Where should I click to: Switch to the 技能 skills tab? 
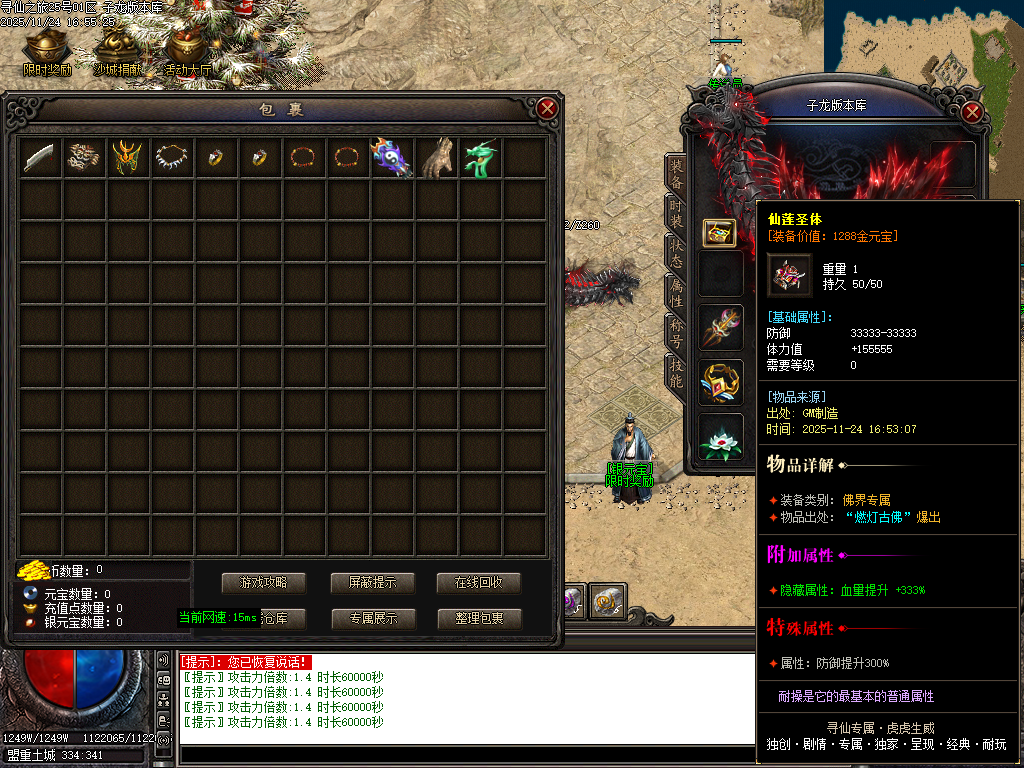pos(677,373)
